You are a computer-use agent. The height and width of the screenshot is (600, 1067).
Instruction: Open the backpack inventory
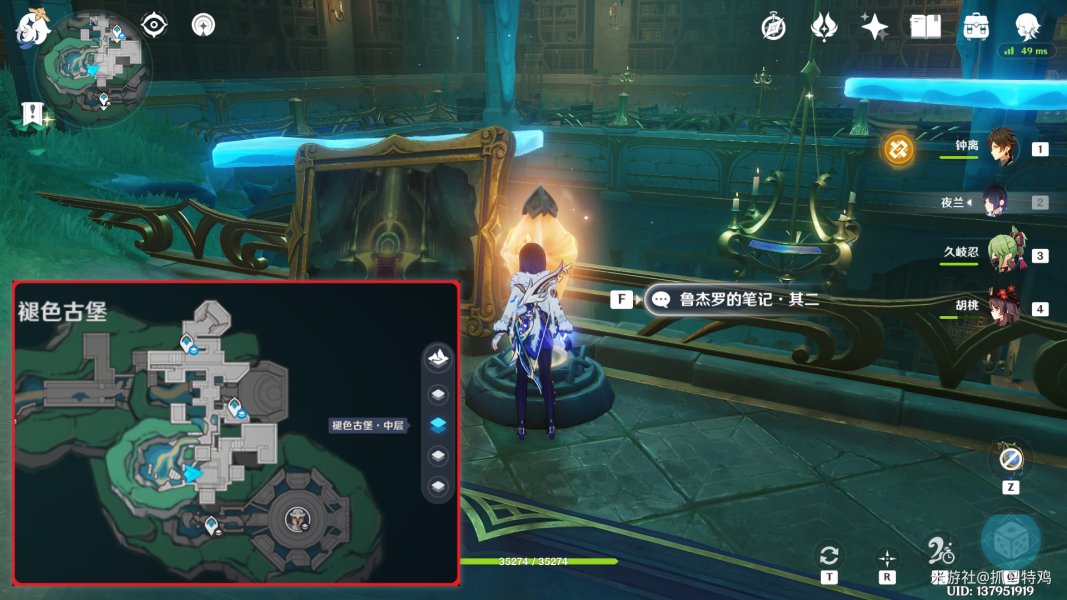[x=976, y=27]
